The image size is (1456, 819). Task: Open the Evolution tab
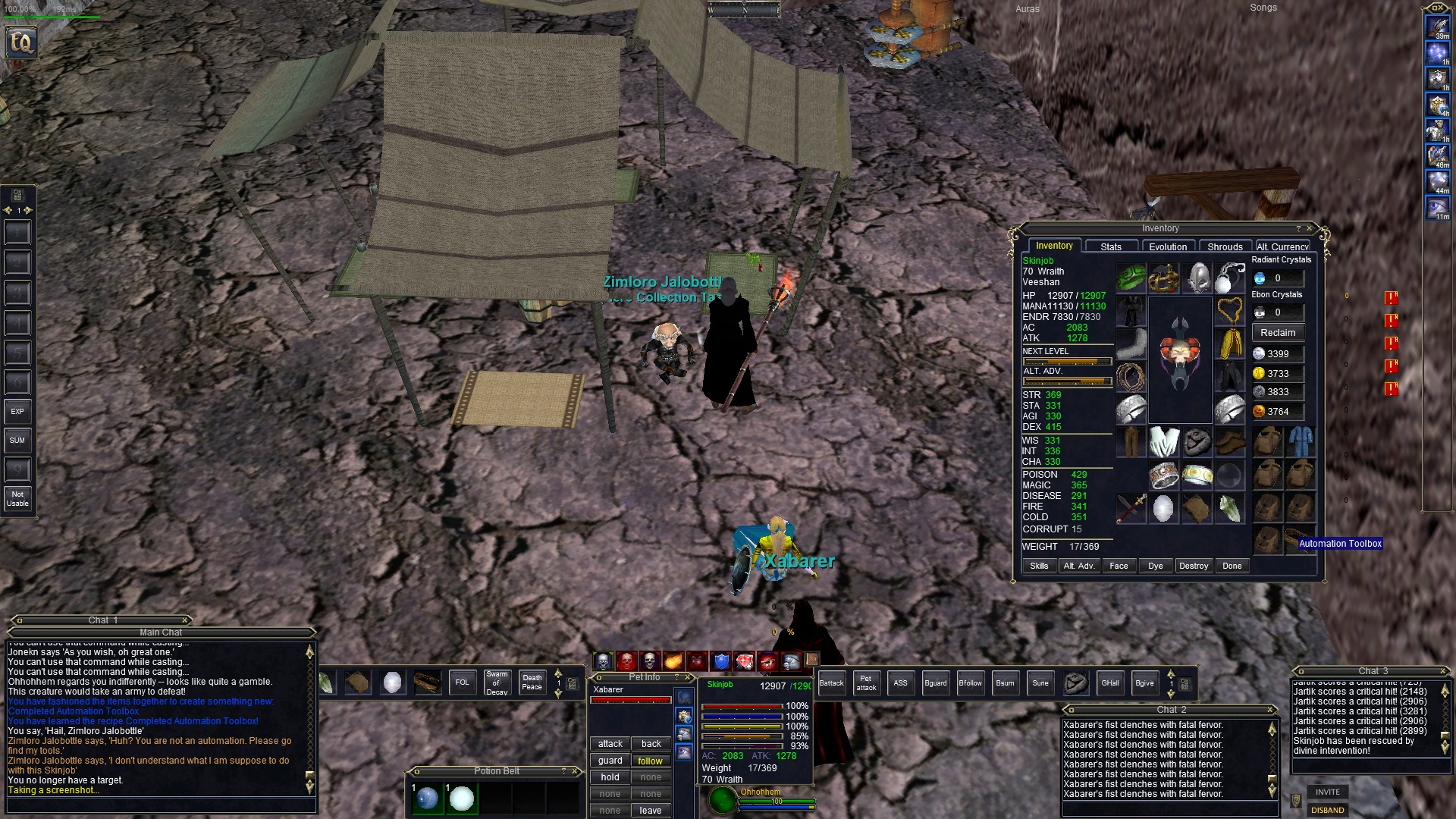pos(1168,246)
